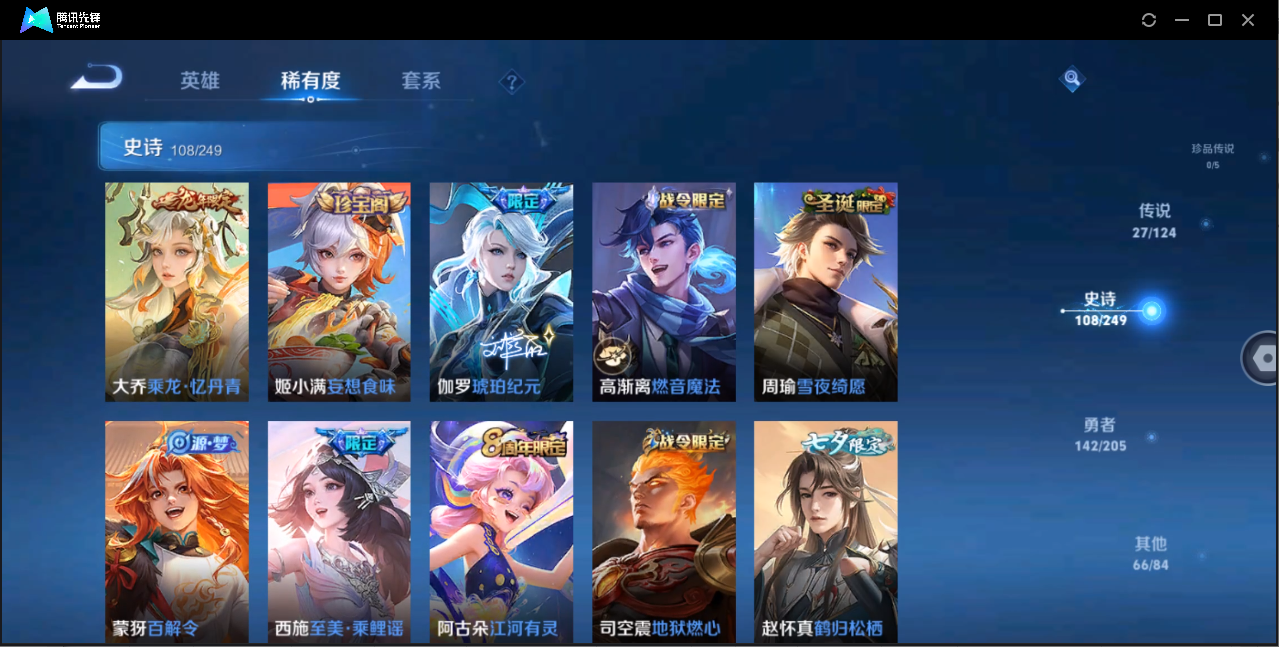Pick the 蒙犽 百解令 skin
This screenshot has height=647, width=1279.
click(x=177, y=531)
